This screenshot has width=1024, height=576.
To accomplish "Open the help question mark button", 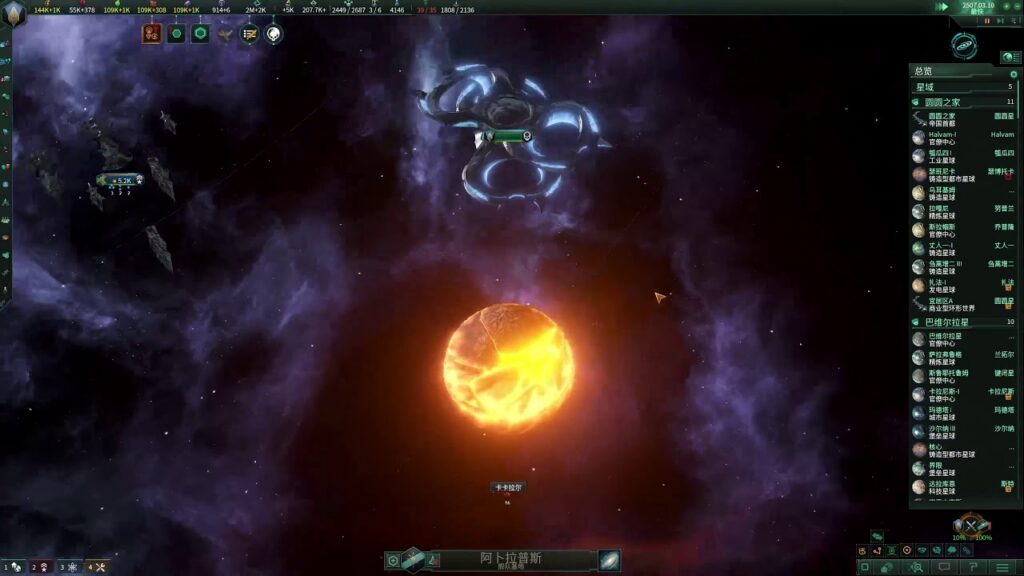I will click(973, 567).
